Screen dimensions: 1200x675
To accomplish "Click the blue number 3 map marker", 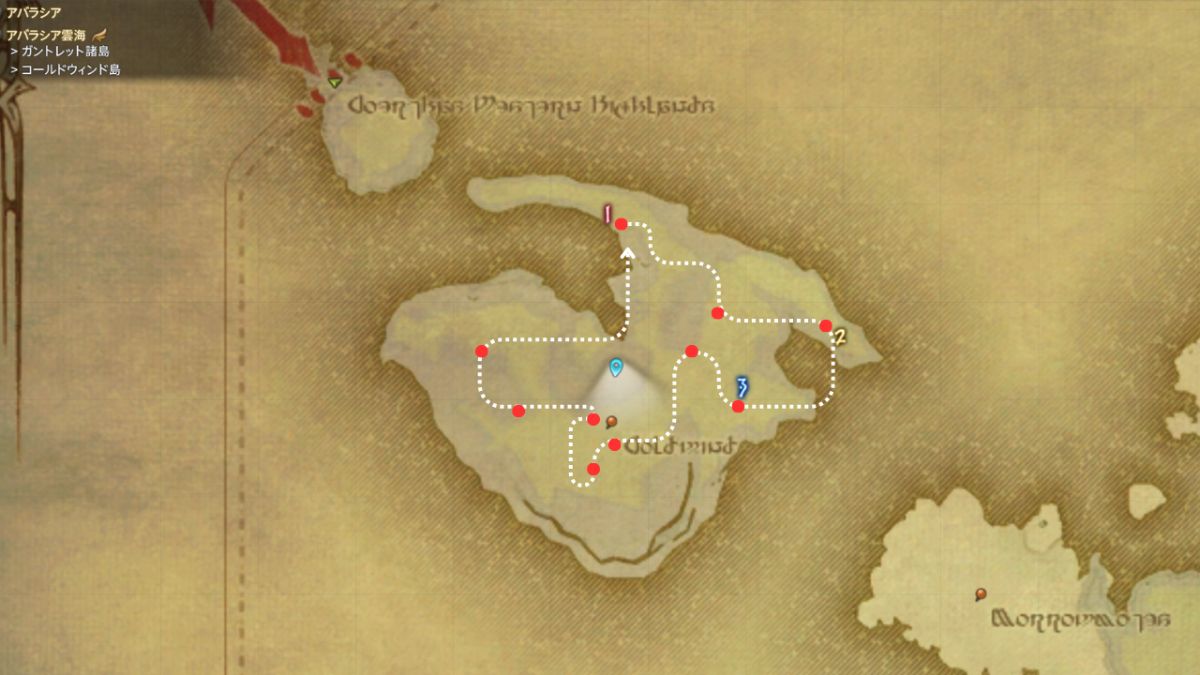I will (x=742, y=386).
